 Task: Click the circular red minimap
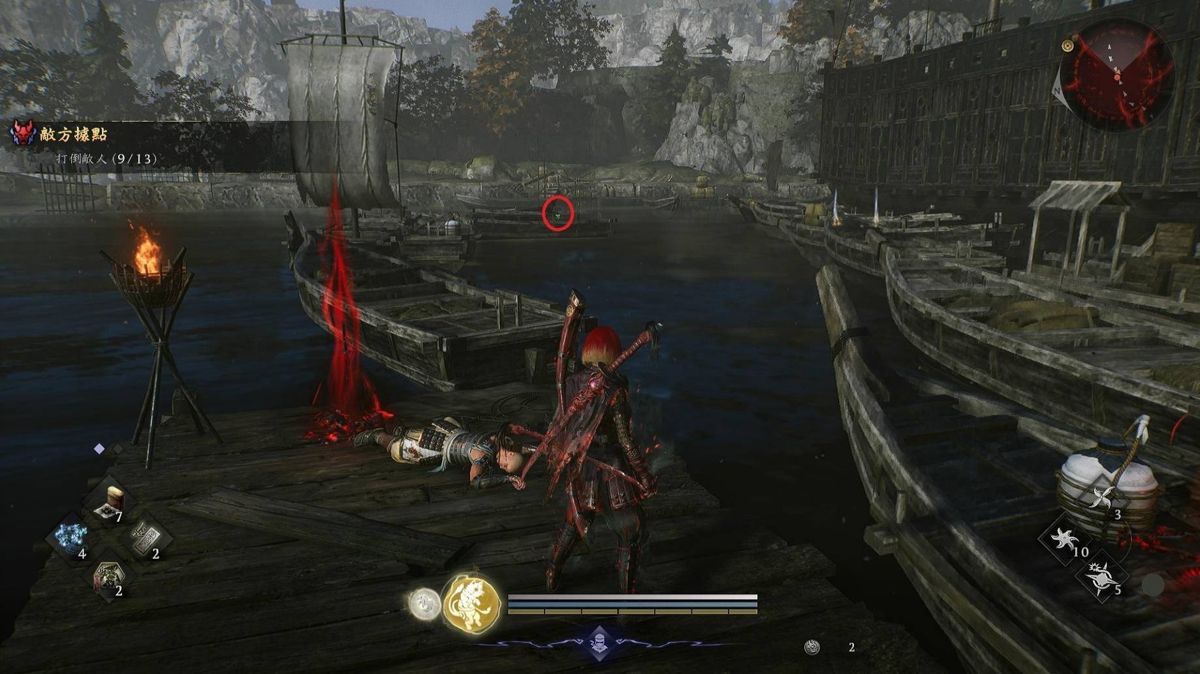click(1117, 75)
